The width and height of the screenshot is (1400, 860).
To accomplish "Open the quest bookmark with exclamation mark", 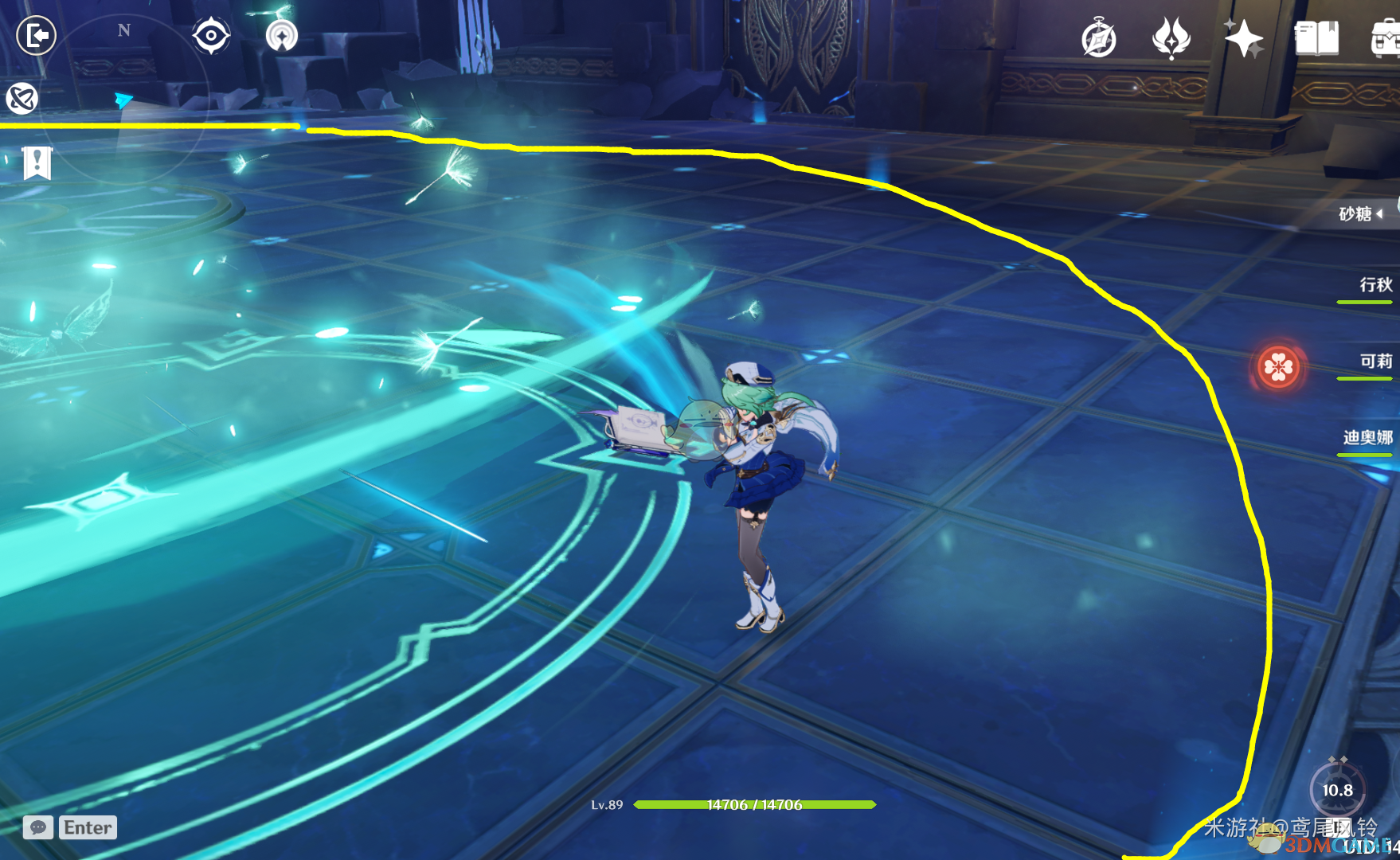I will pyautogui.click(x=37, y=163).
